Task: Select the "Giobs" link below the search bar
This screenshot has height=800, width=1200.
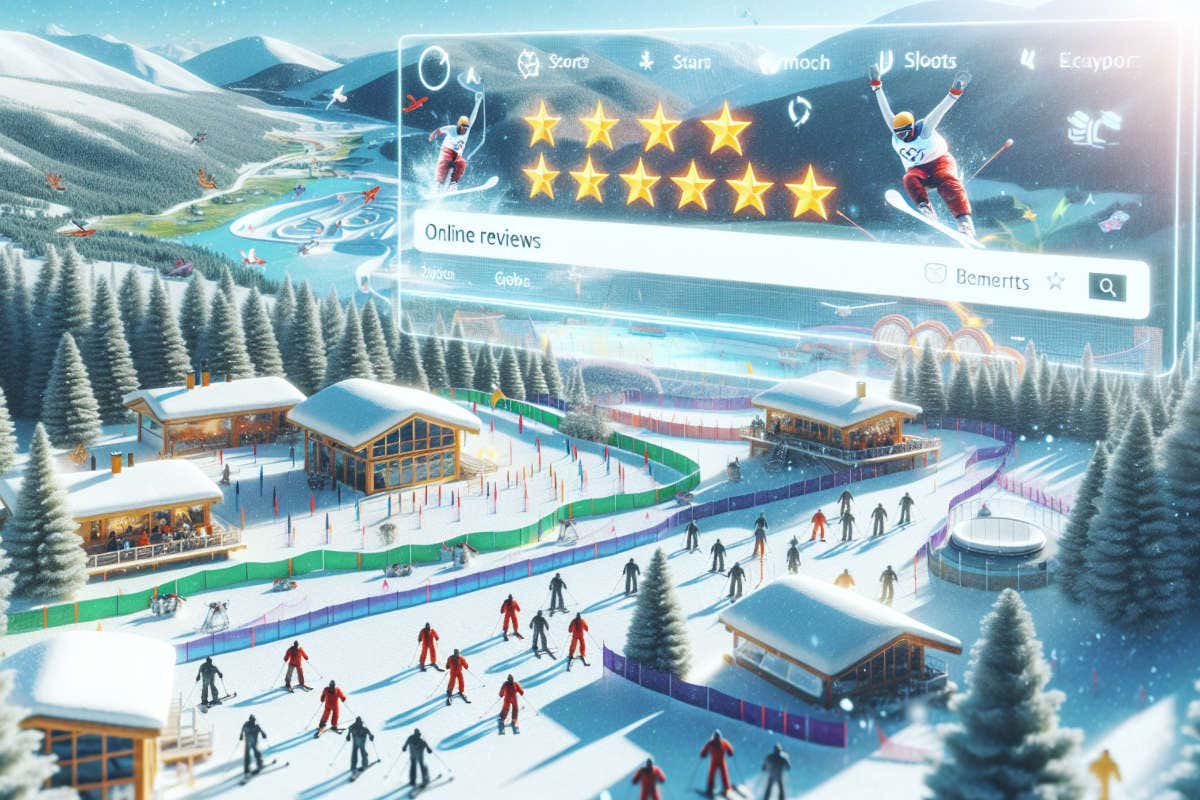Action: (512, 279)
